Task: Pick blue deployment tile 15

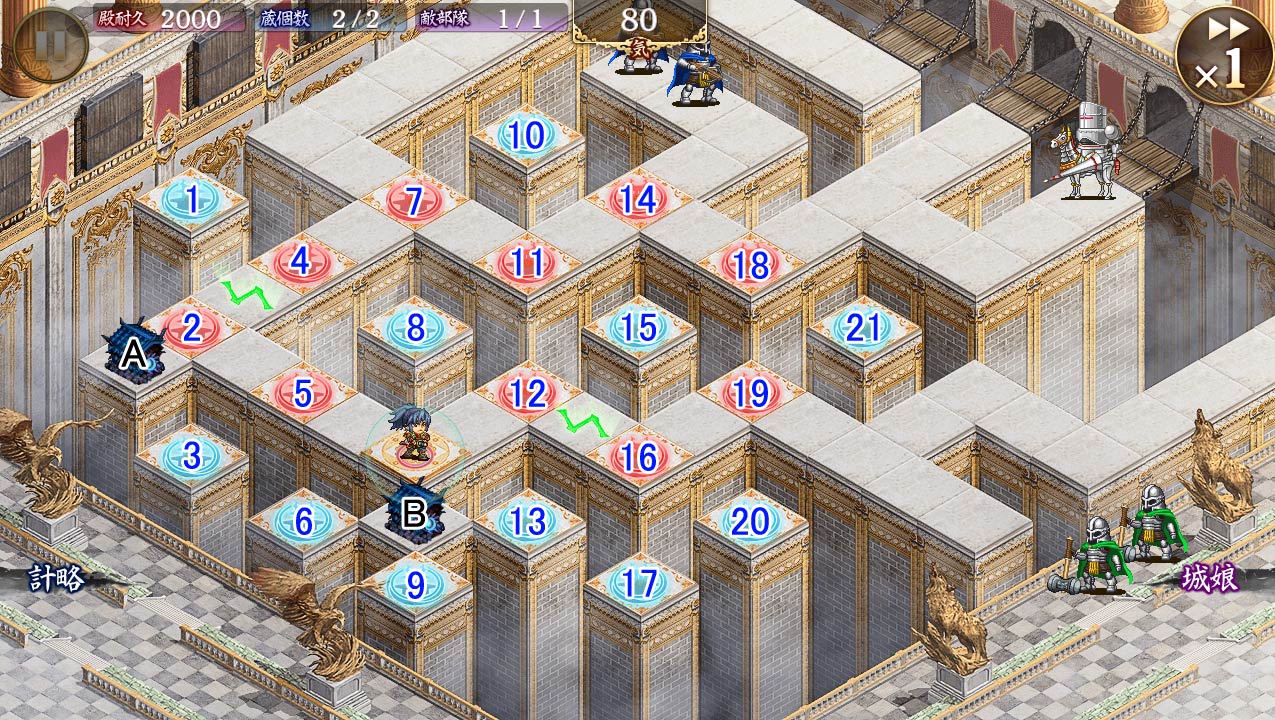Action: coord(638,327)
